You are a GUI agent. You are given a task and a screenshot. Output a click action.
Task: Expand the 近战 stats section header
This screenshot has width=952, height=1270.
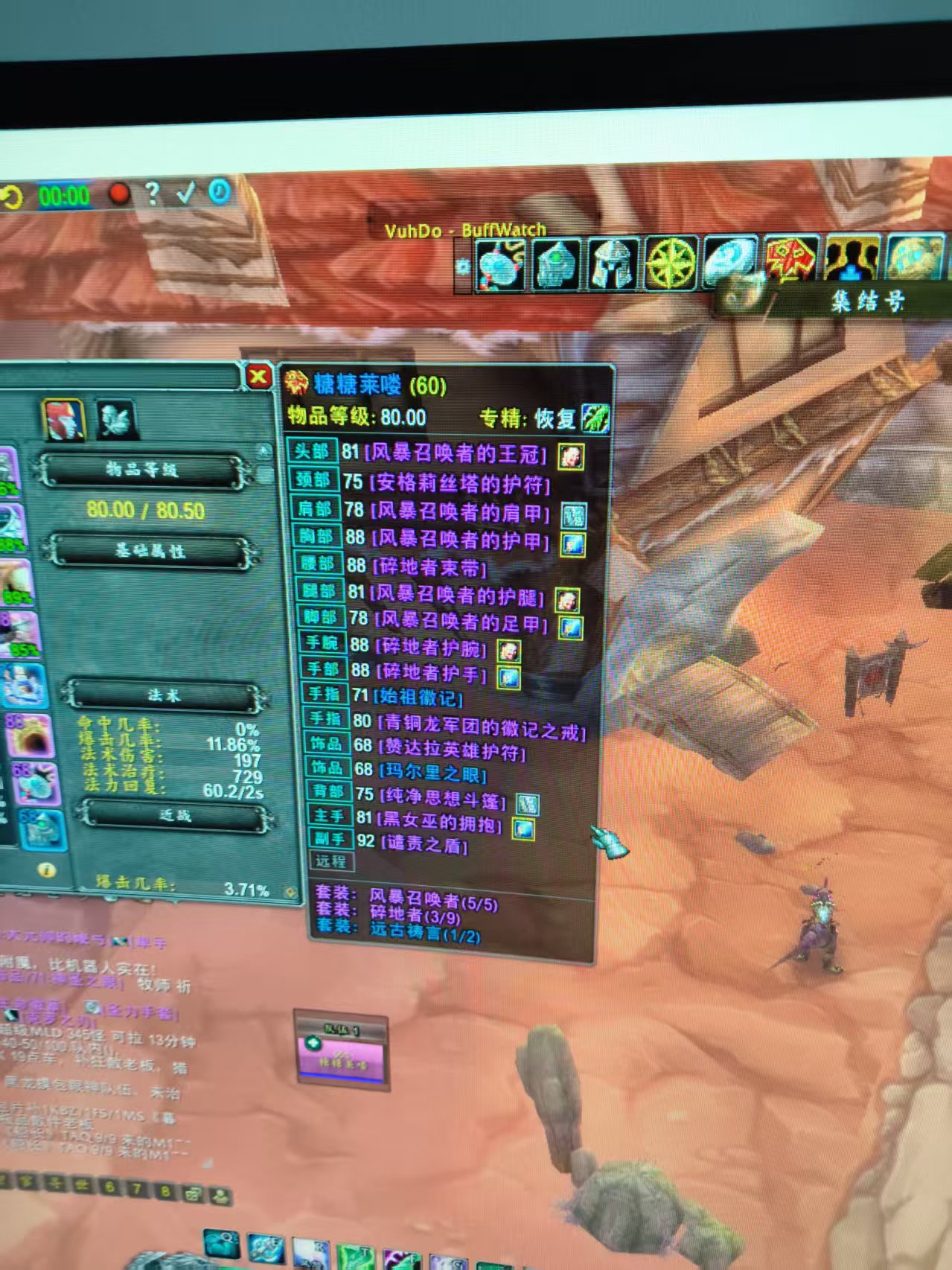(x=175, y=816)
